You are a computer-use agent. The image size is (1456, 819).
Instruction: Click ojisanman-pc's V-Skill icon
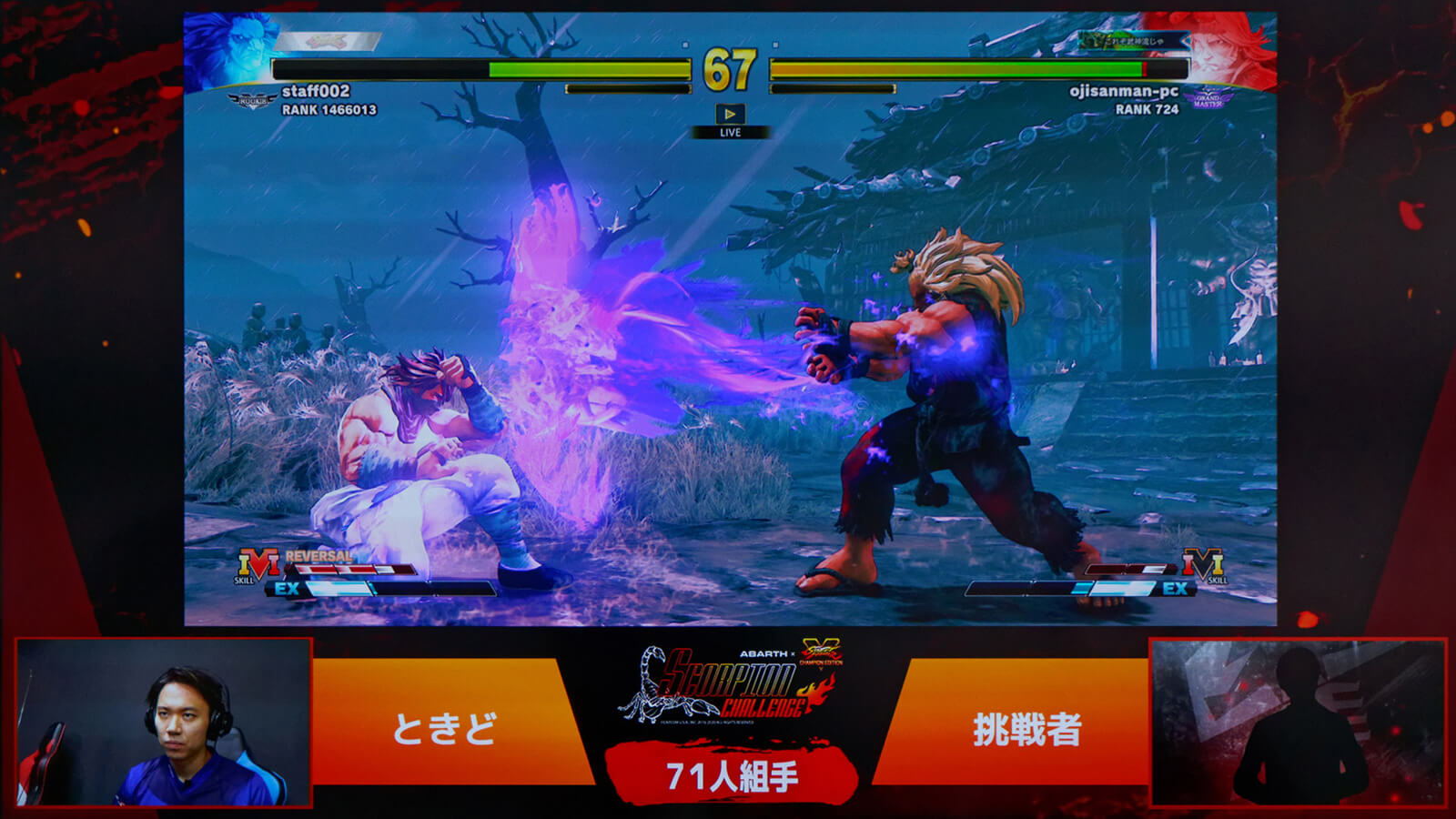1203,565
